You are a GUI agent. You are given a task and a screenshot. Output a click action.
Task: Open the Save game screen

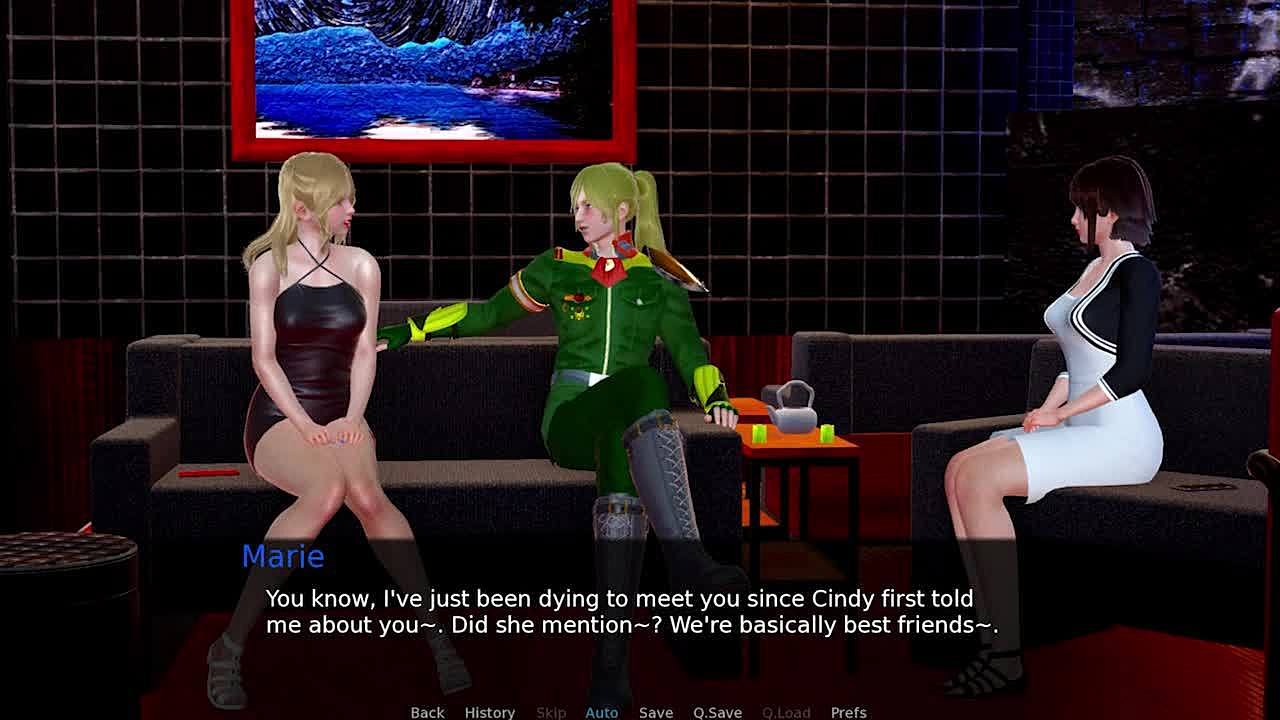coord(656,712)
